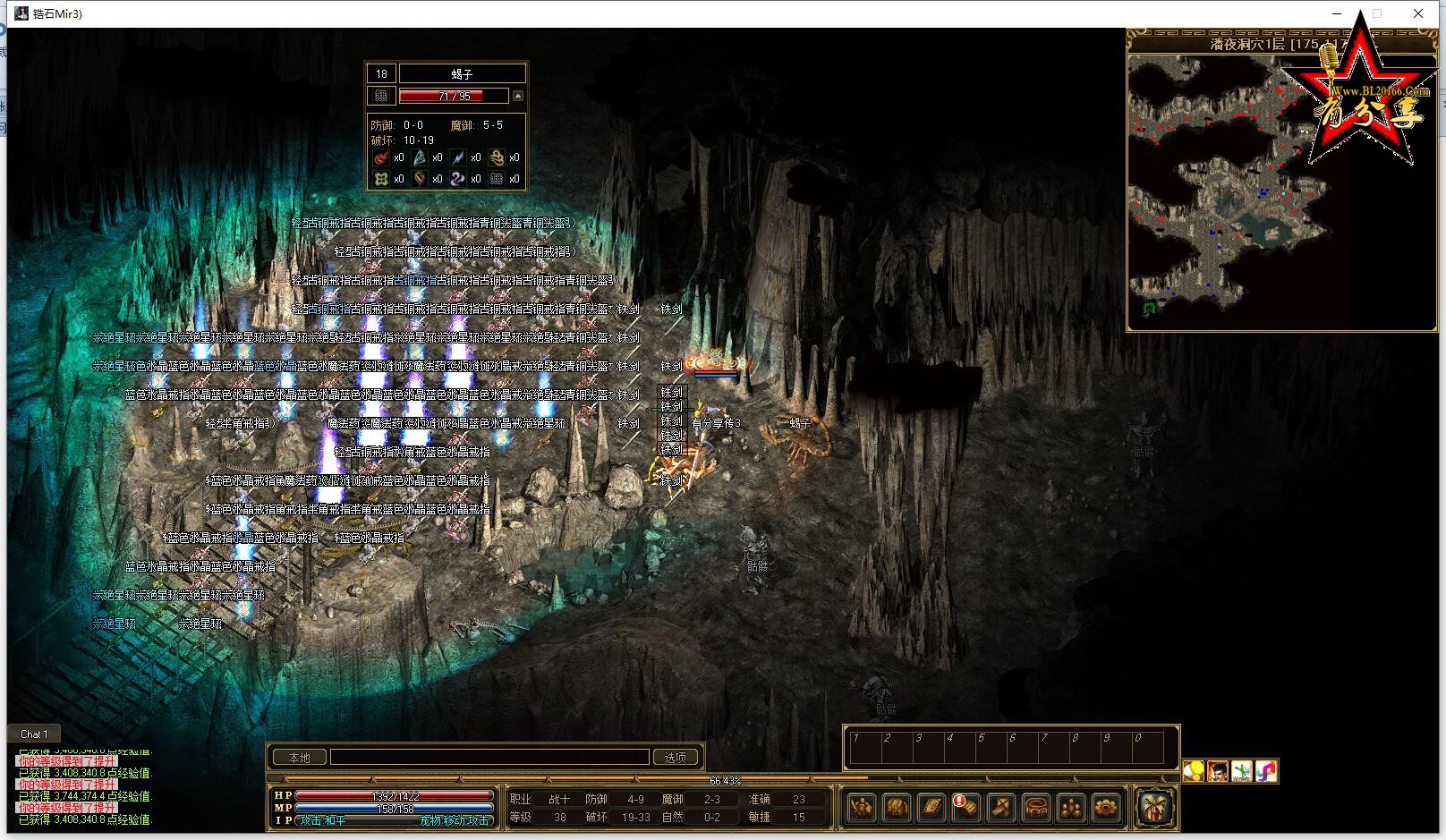
Task: Switch to the Chat 1 tab
Action: pyautogui.click(x=34, y=734)
